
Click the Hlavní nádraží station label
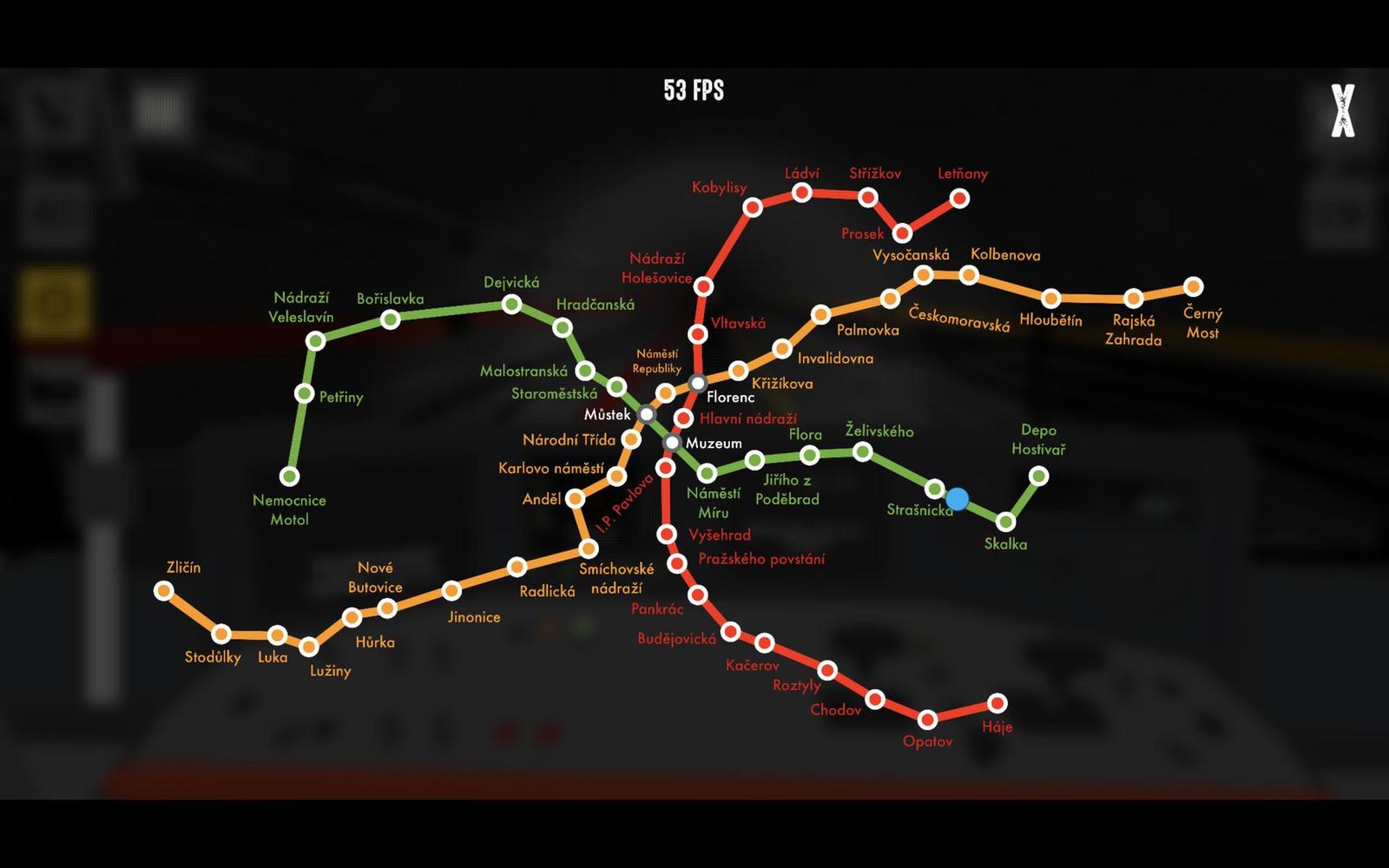point(748,419)
